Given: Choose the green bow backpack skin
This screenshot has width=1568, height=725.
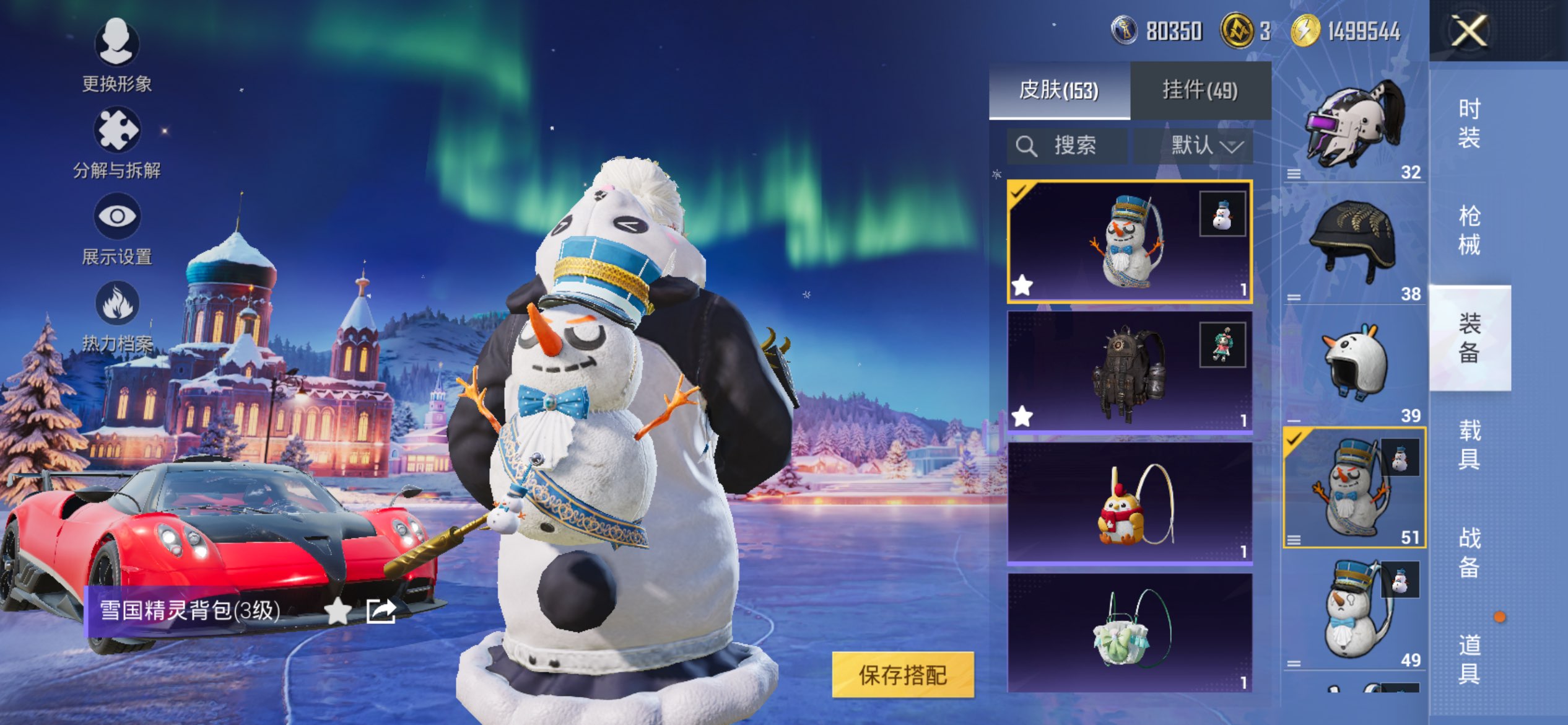Looking at the screenshot, I should (x=1130, y=632).
